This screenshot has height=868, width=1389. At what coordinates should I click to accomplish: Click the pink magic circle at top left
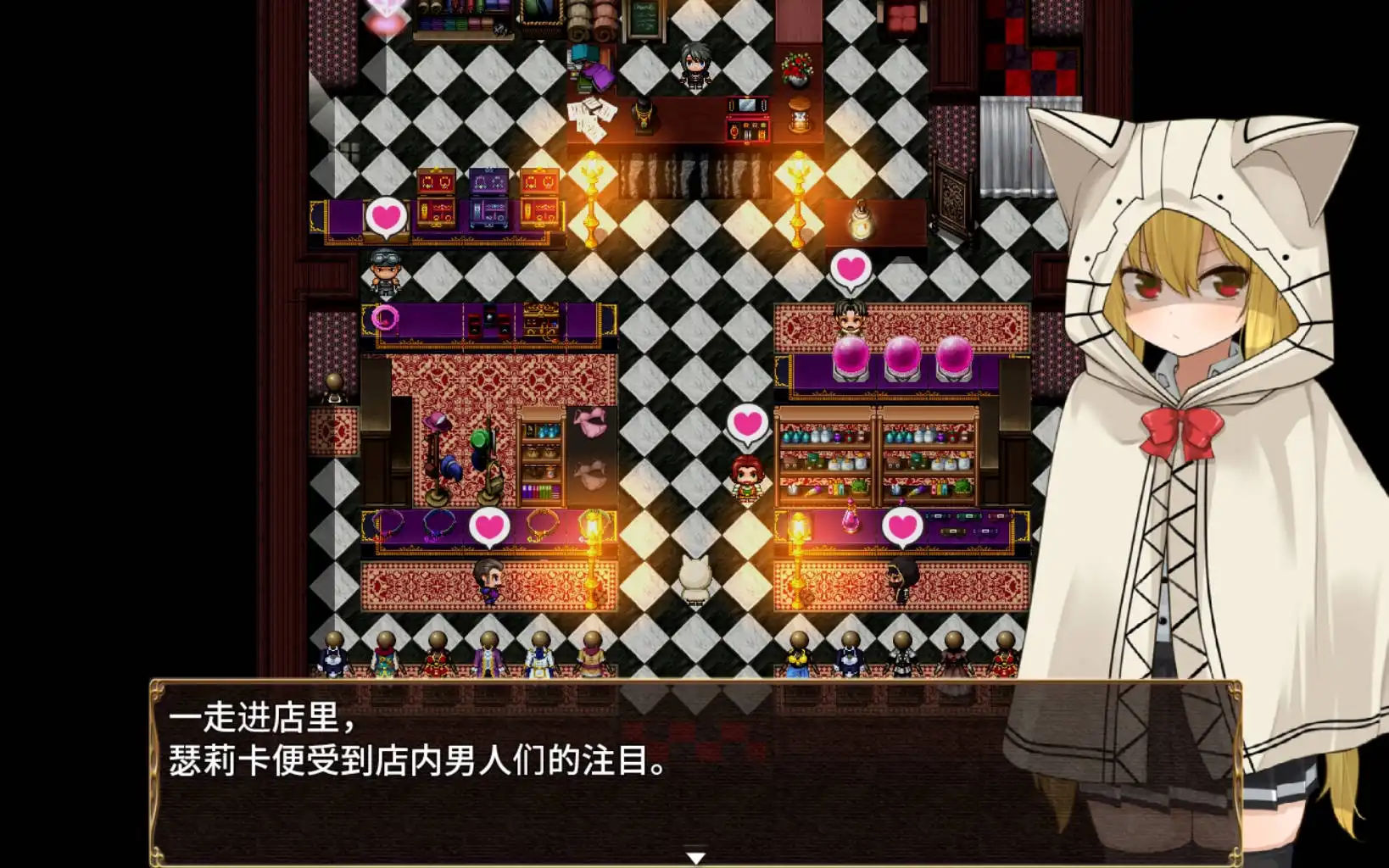coord(386,315)
